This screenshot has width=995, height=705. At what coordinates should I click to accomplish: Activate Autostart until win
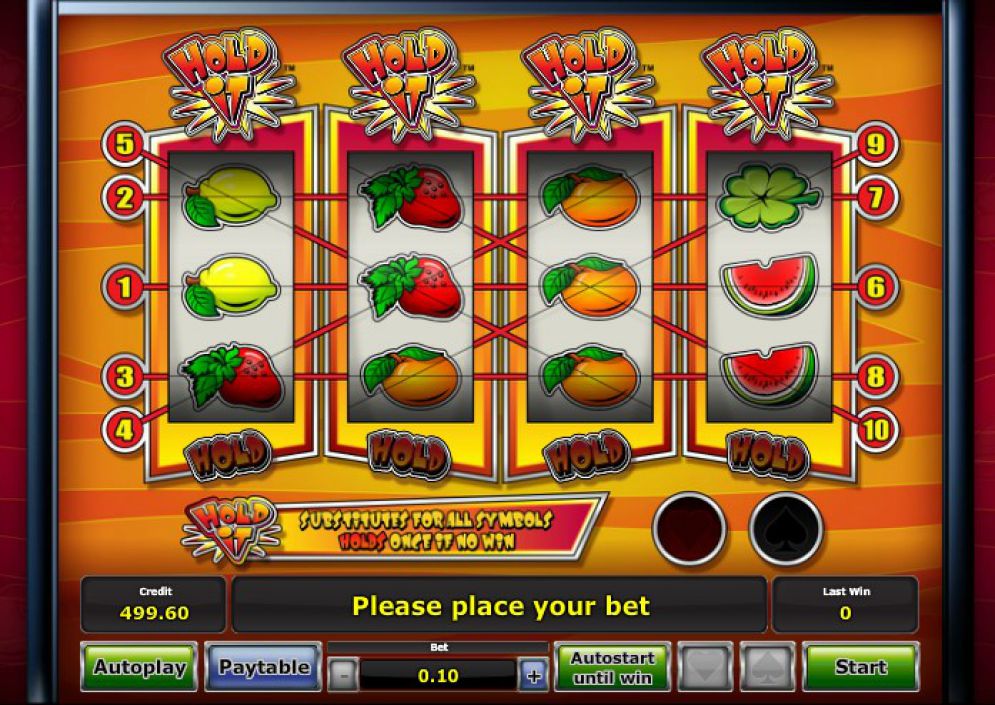(x=611, y=667)
